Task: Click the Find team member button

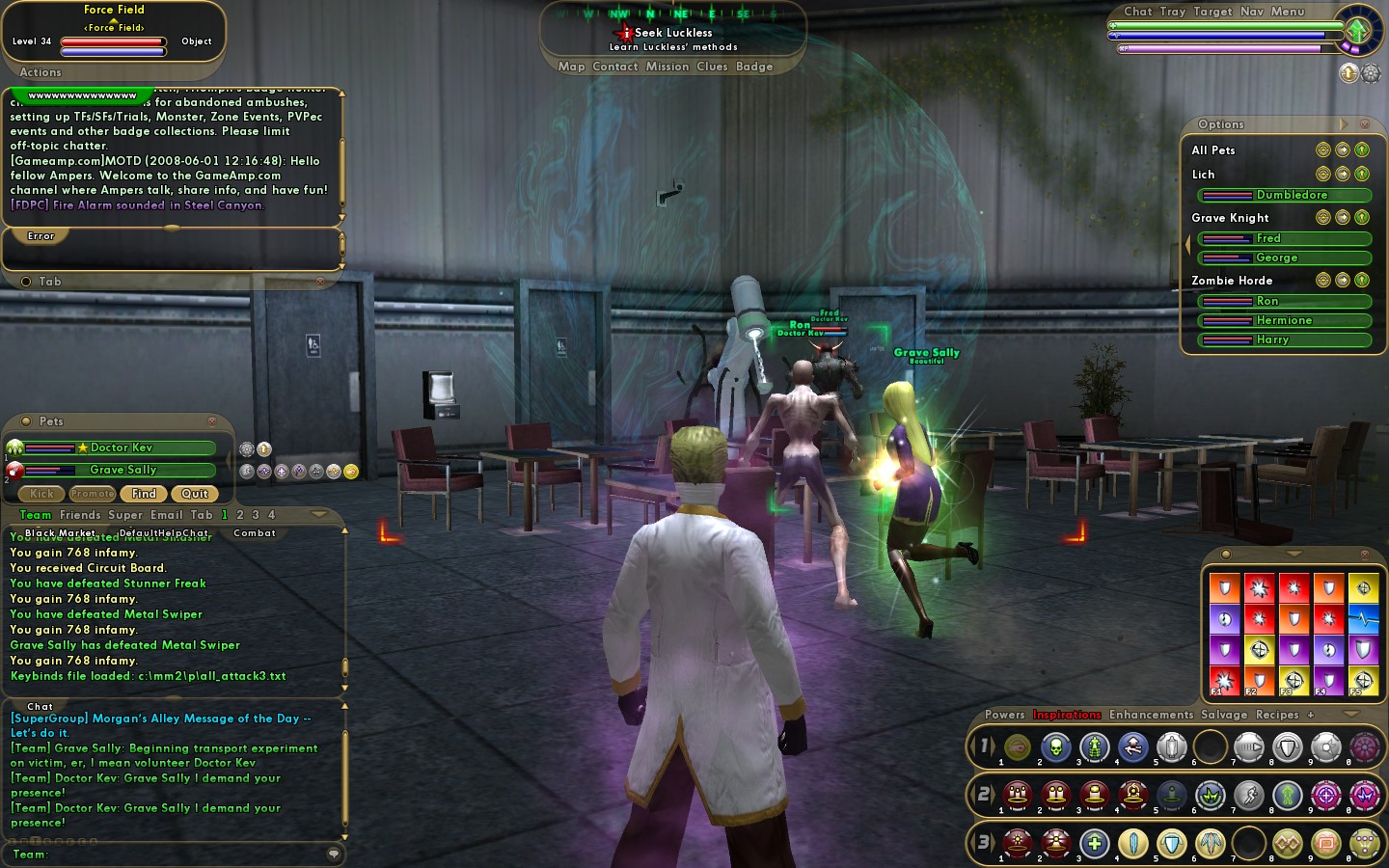Action: tap(144, 494)
